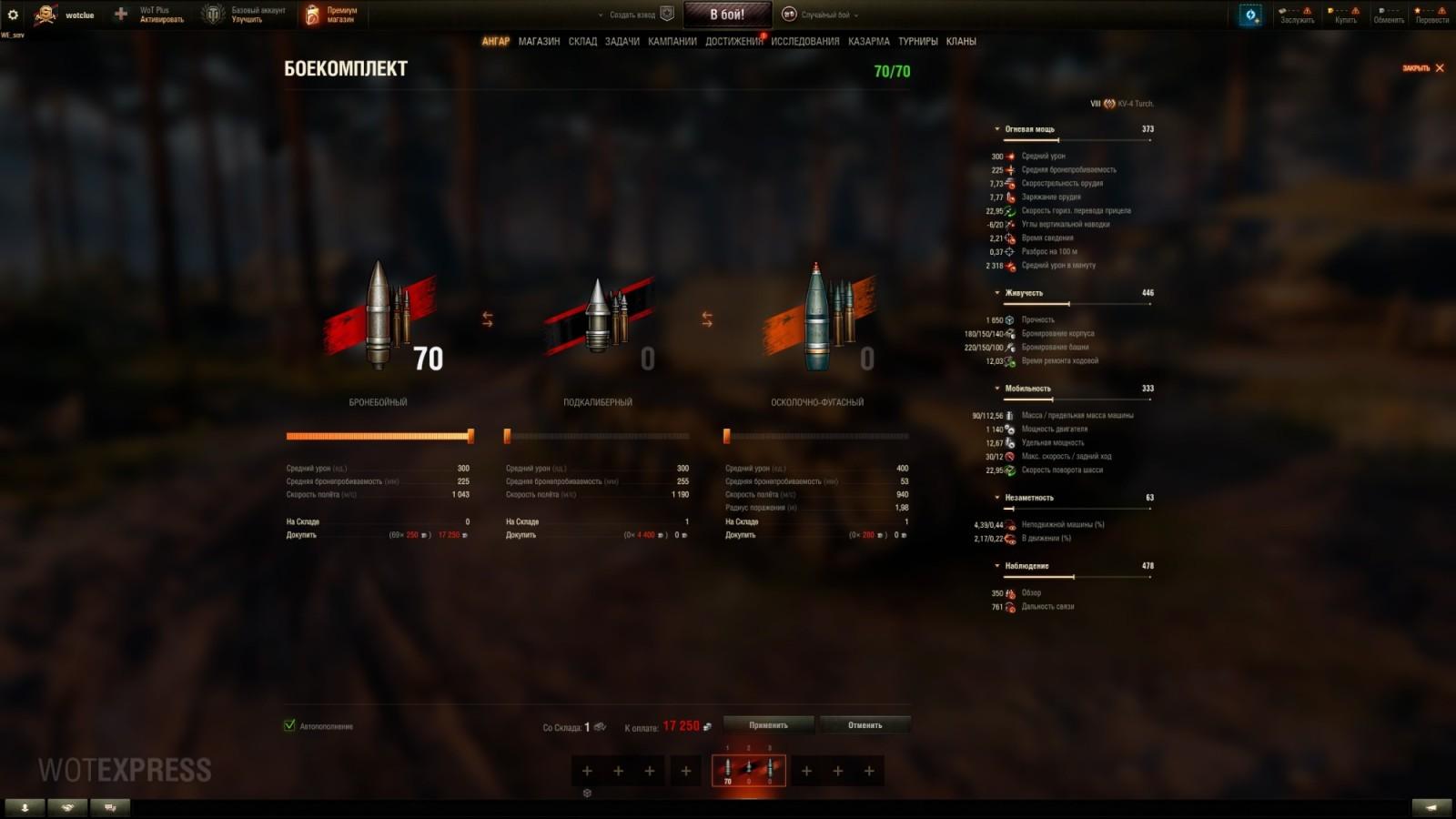Enable the Автопополнение checkbox
Viewport: 1456px width, 819px height.
coord(289,727)
